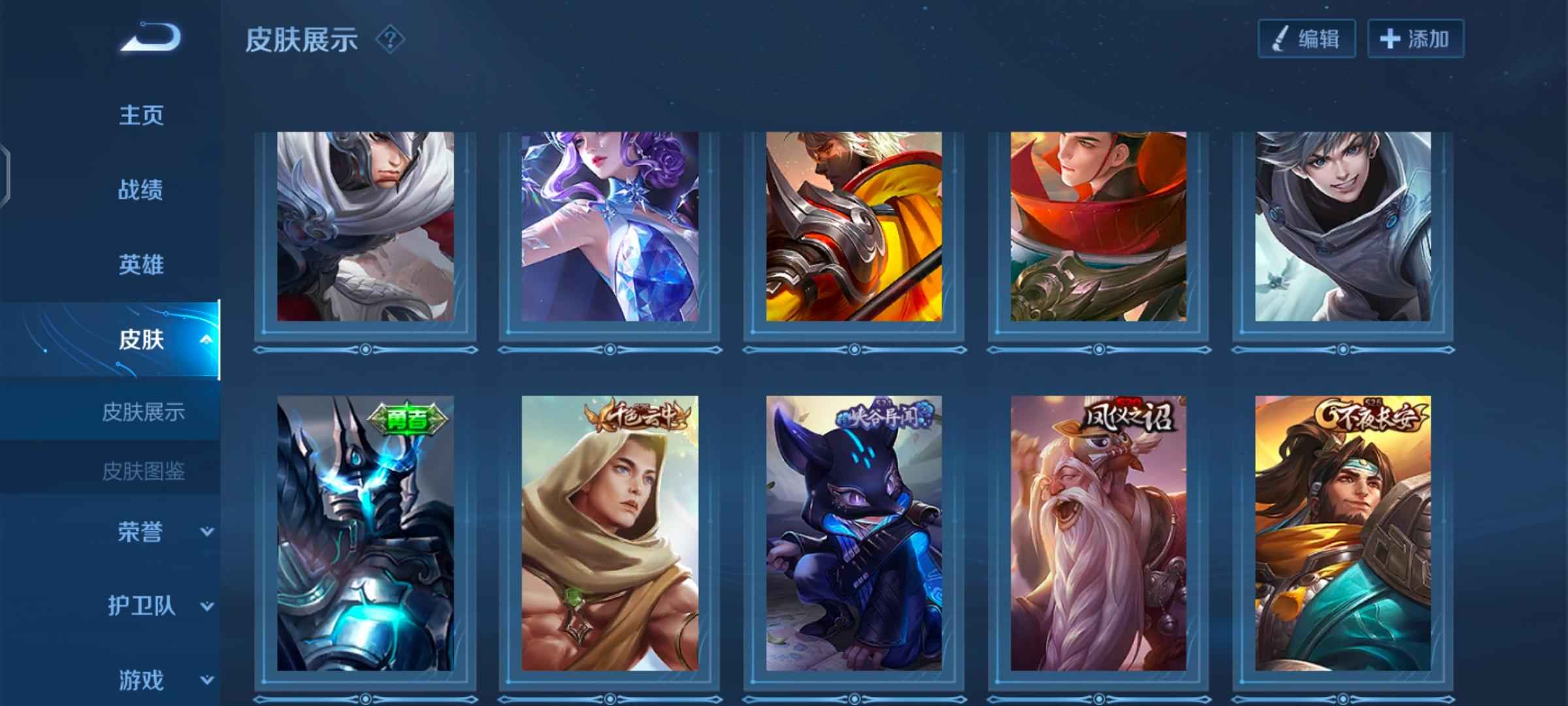The height and width of the screenshot is (706, 1568).
Task: Collapse the 皮肤 skins section
Action: point(205,339)
